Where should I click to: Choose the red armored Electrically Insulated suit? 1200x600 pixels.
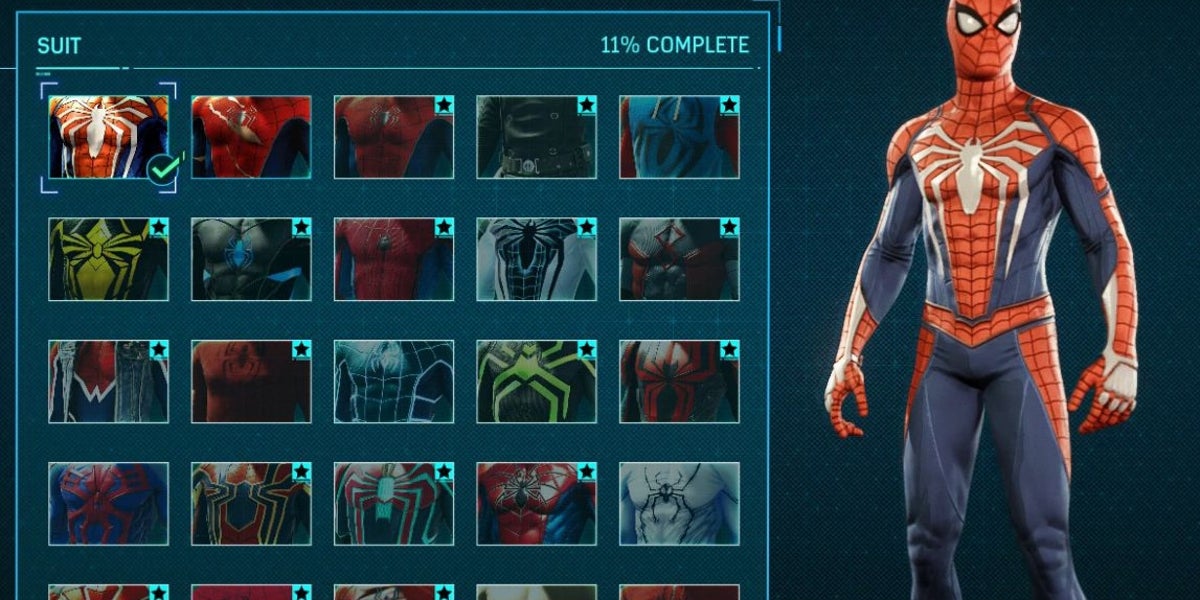(679, 259)
